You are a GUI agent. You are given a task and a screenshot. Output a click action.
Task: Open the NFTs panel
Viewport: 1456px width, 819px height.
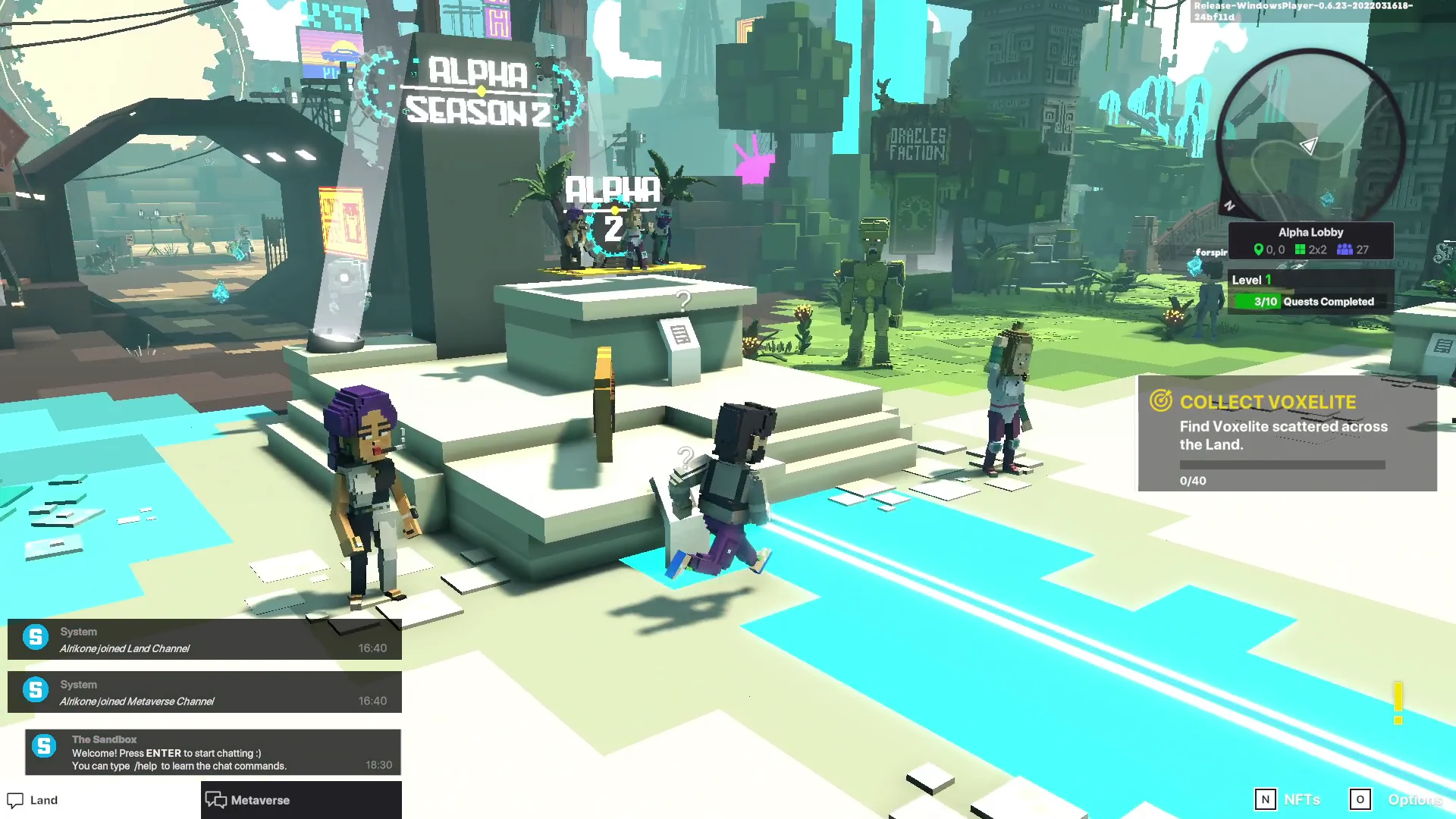(1288, 799)
